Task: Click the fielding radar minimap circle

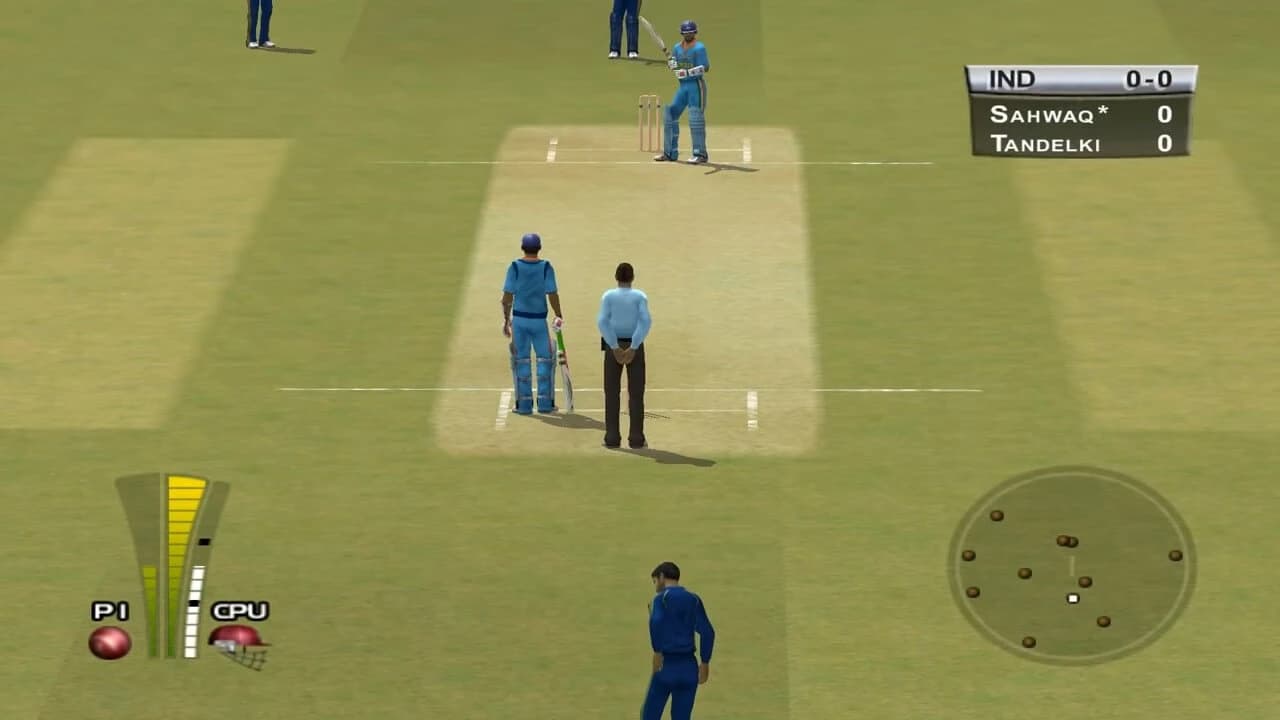Action: pos(1075,570)
